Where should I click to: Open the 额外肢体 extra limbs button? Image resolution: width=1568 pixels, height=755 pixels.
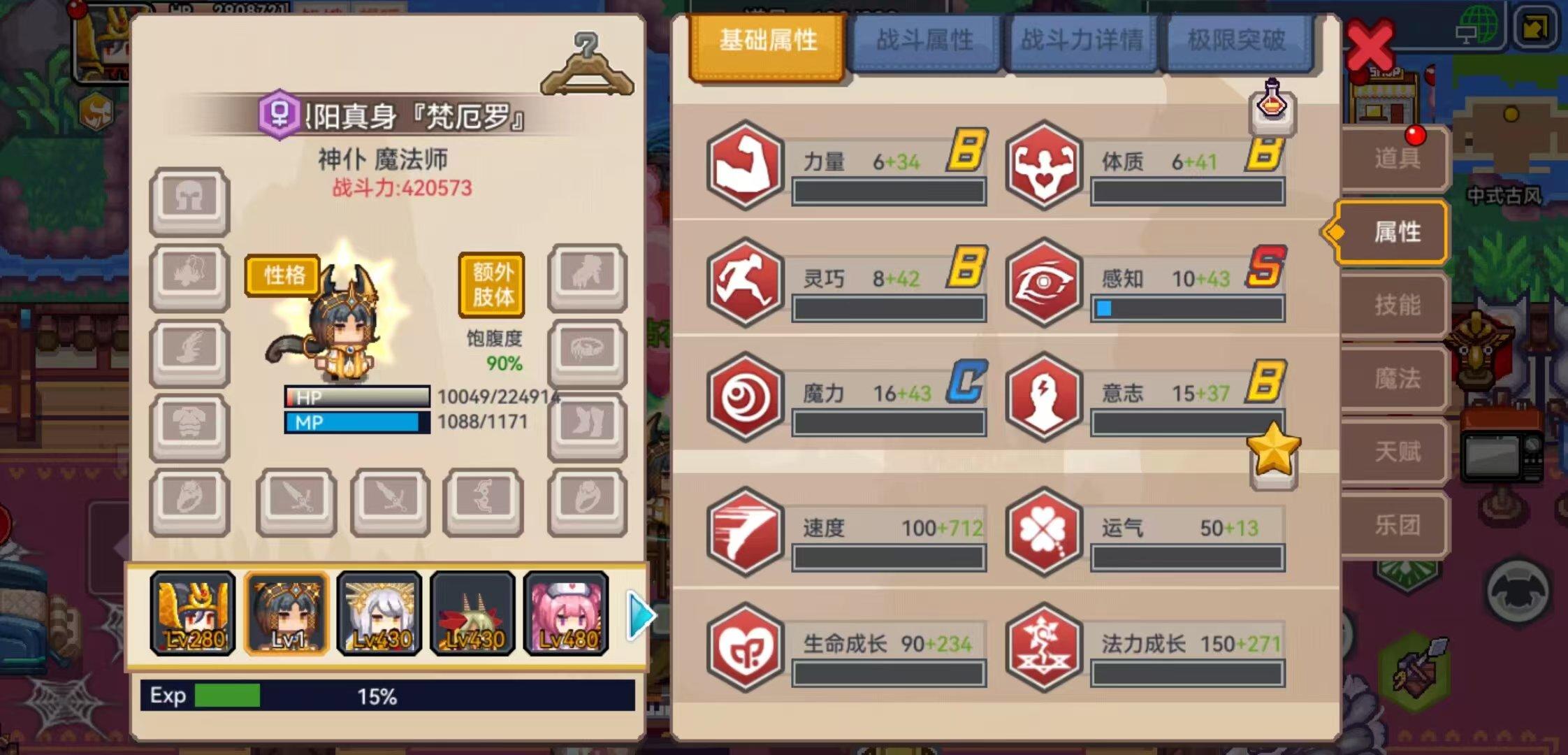(491, 283)
